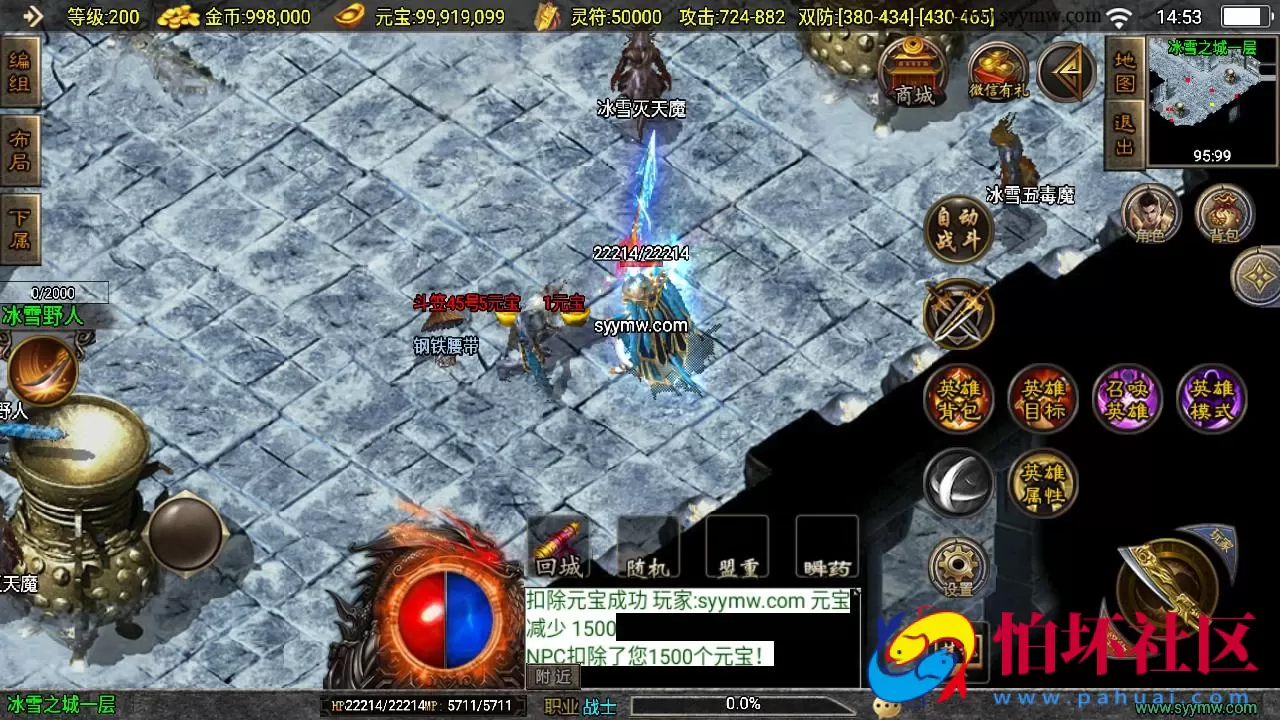Open the 微信有礼 gift icon

pyautogui.click(x=998, y=72)
